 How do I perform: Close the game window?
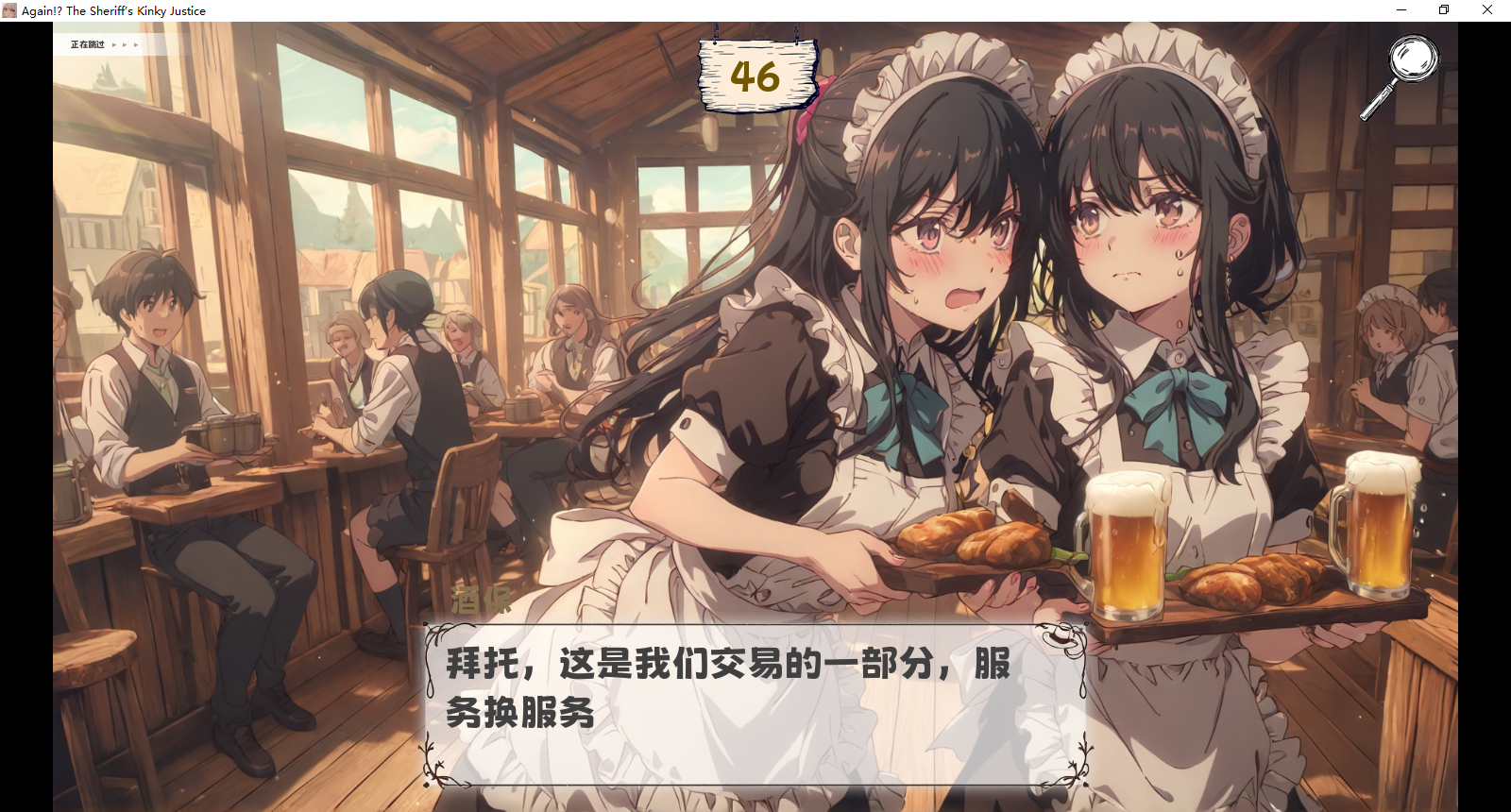coord(1487,9)
